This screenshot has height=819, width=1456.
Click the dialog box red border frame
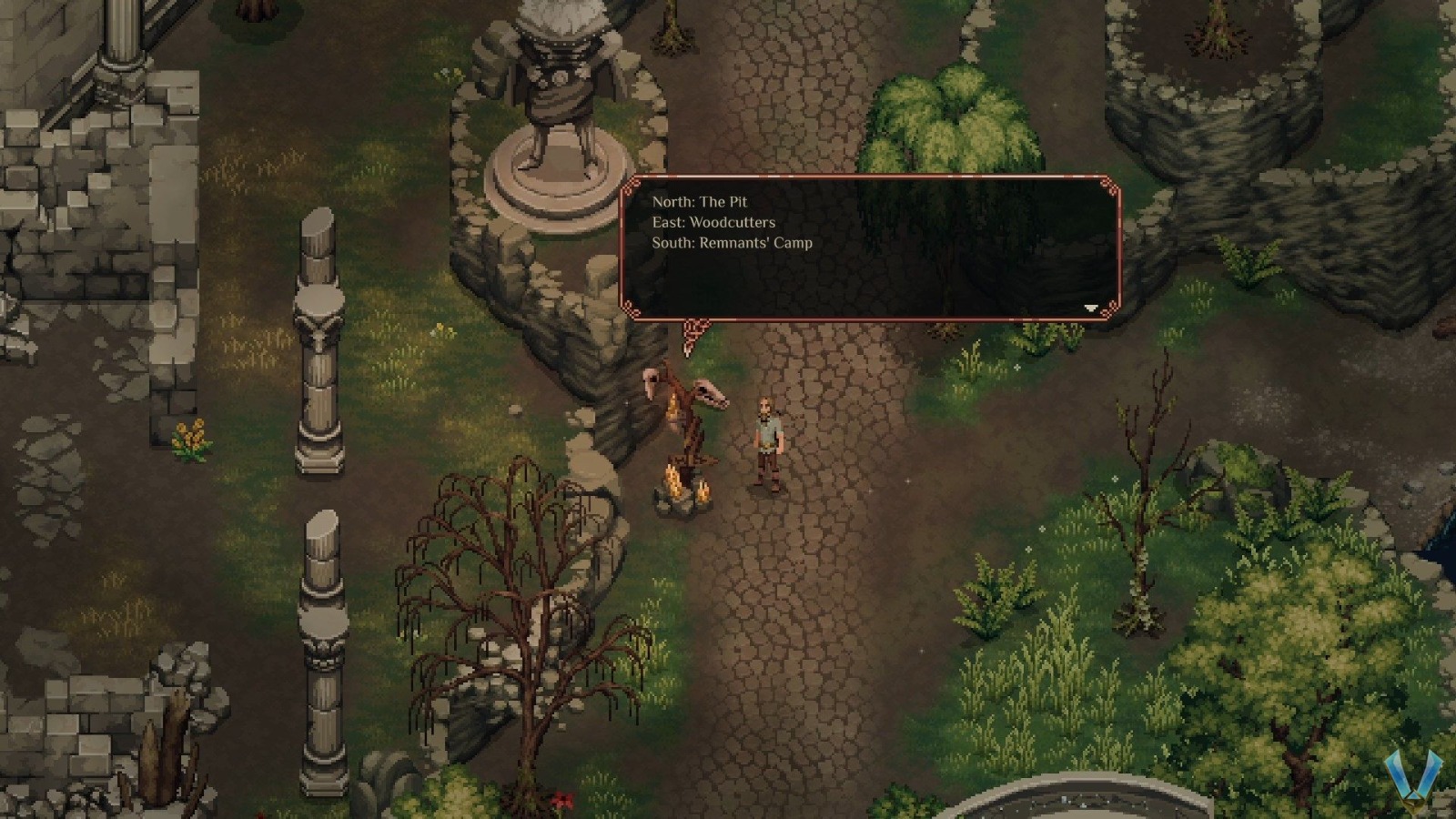click(864, 175)
